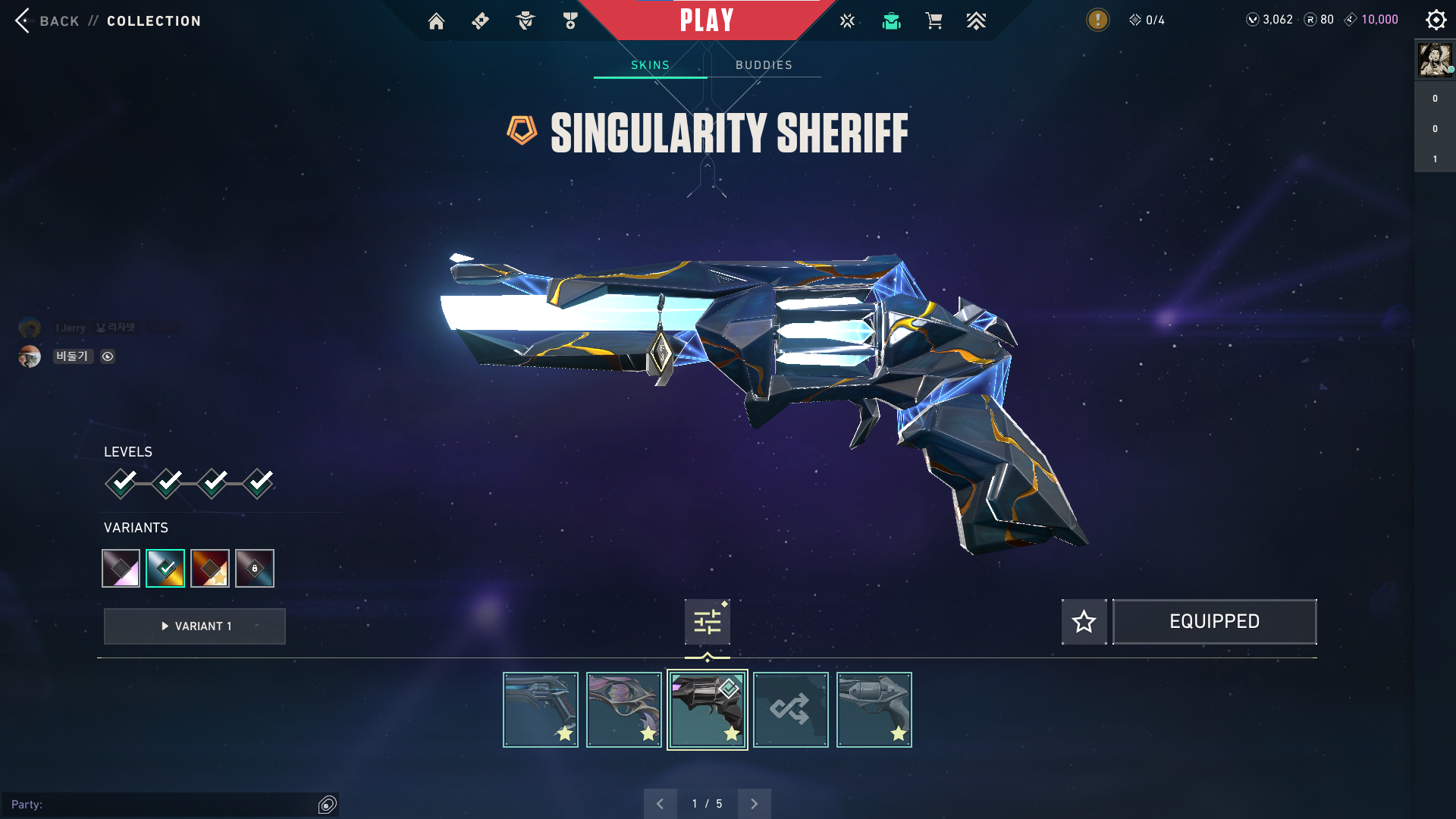Go to next page with right arrow
This screenshot has width=1456, height=819.
754,803
